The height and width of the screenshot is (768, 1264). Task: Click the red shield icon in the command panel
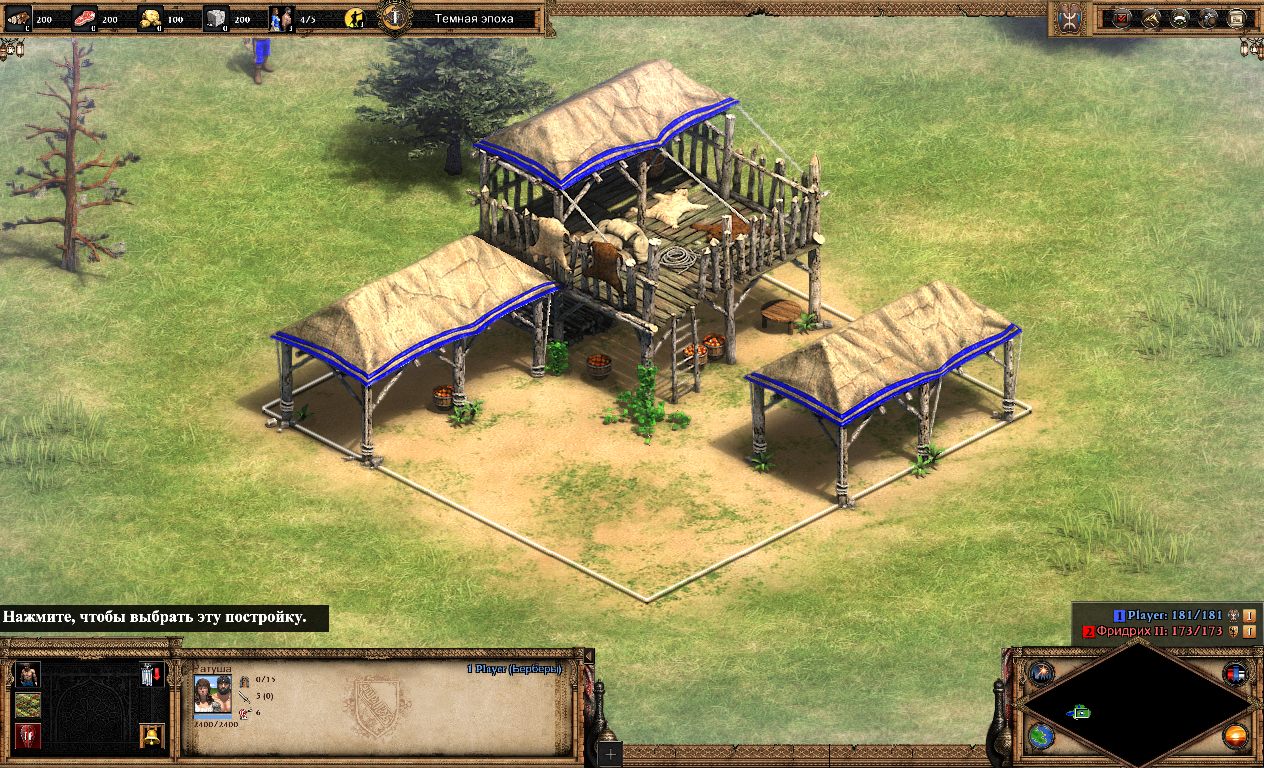[x=28, y=737]
